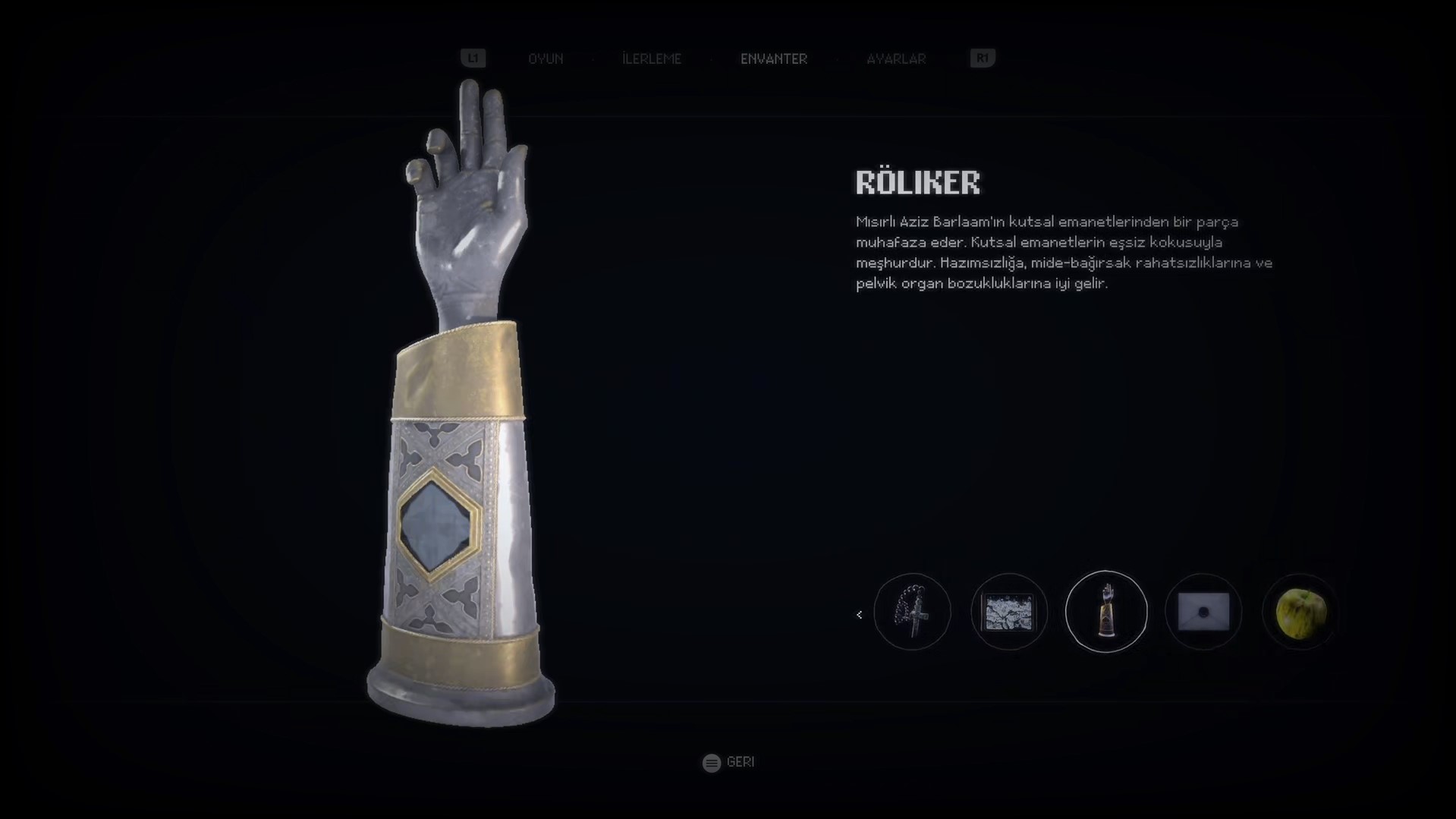Select the reliquary hand item slot
This screenshot has width=1456, height=819.
click(1106, 612)
